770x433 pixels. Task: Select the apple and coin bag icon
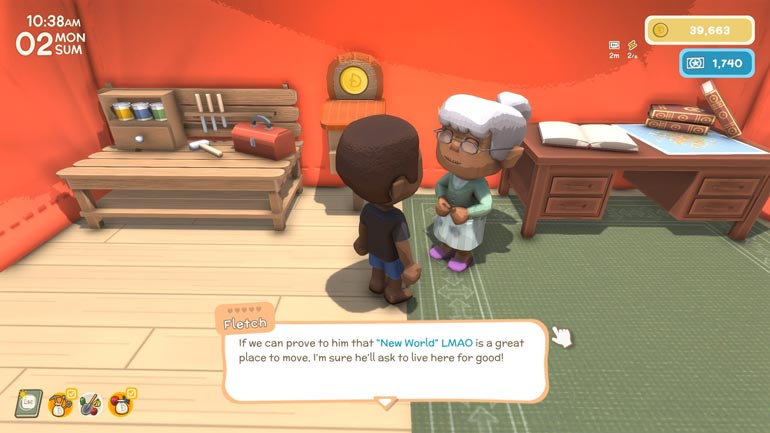[121, 404]
